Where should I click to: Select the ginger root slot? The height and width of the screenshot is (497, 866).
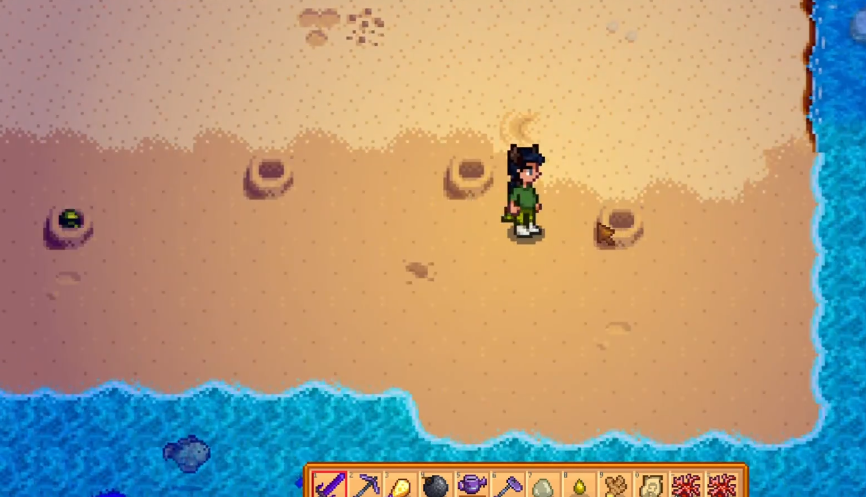click(613, 487)
